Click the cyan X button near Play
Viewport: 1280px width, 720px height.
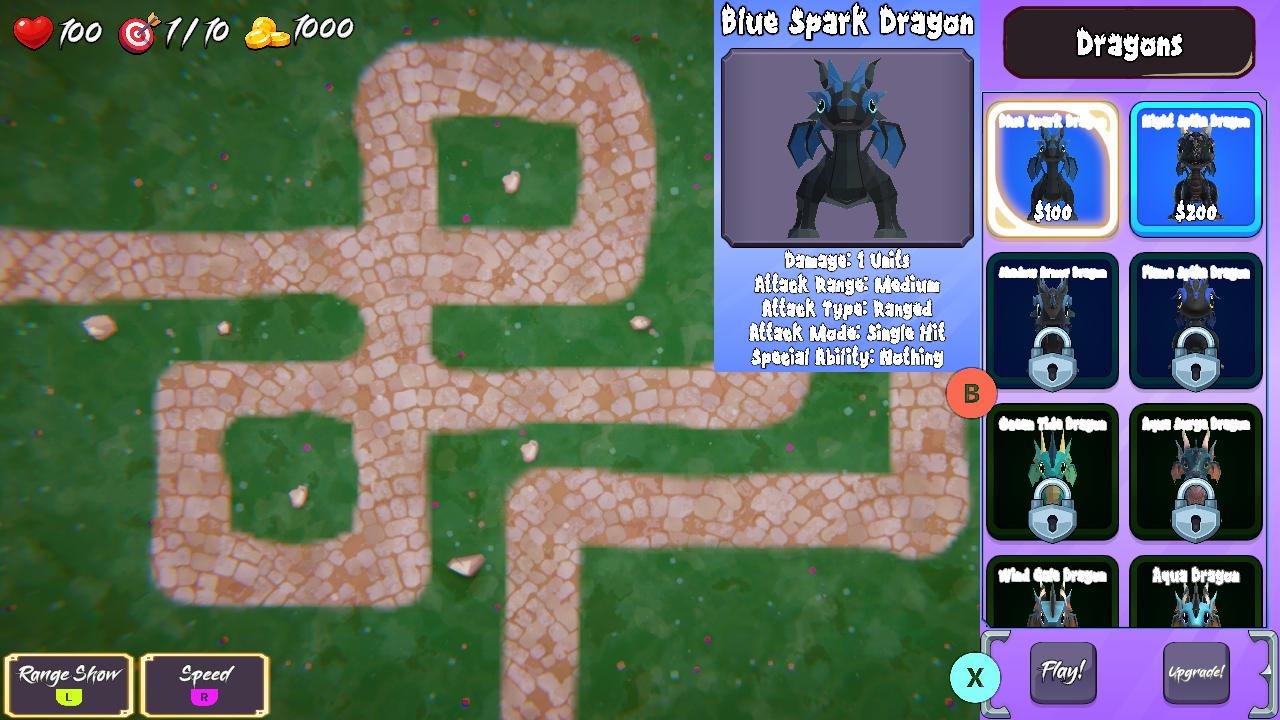pos(973,678)
